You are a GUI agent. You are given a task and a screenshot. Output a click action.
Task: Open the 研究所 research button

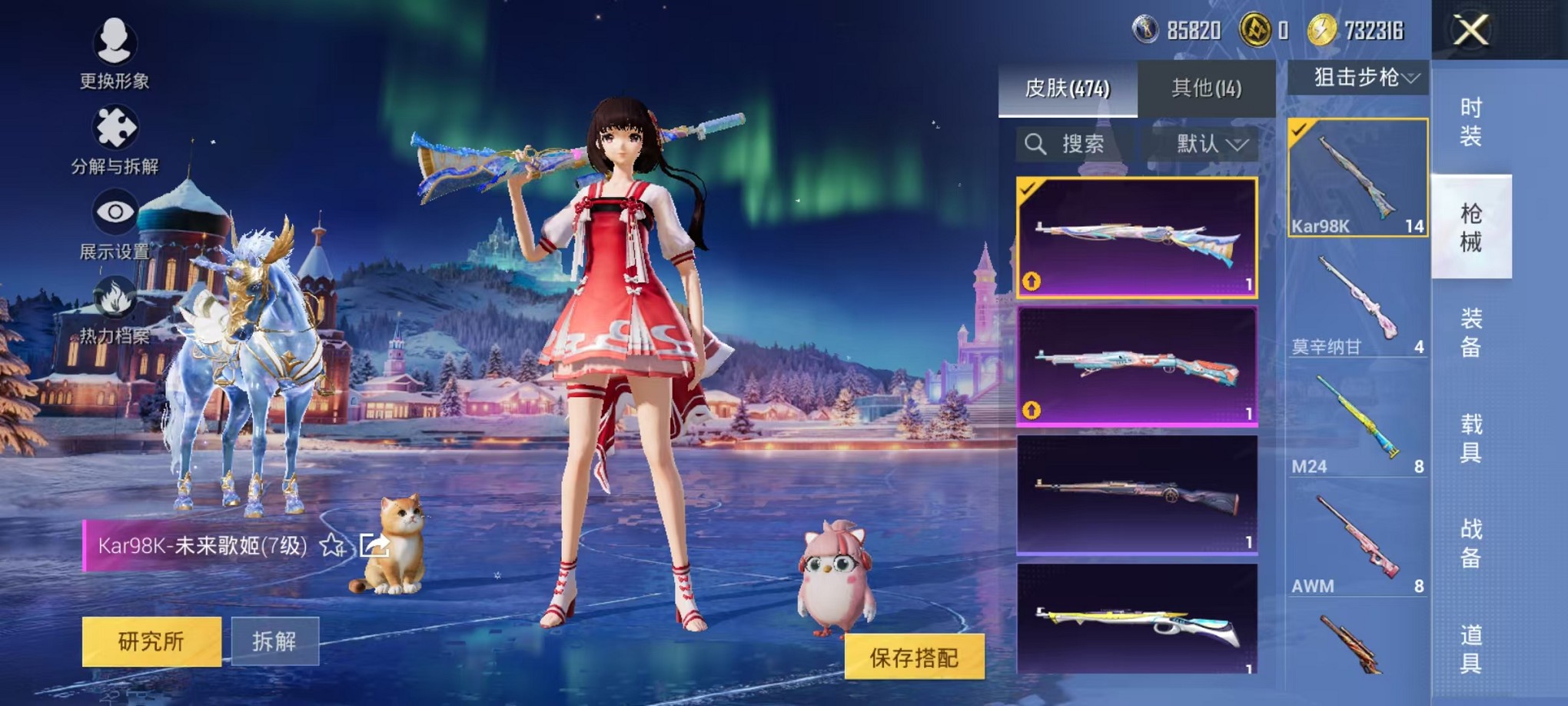pos(151,641)
